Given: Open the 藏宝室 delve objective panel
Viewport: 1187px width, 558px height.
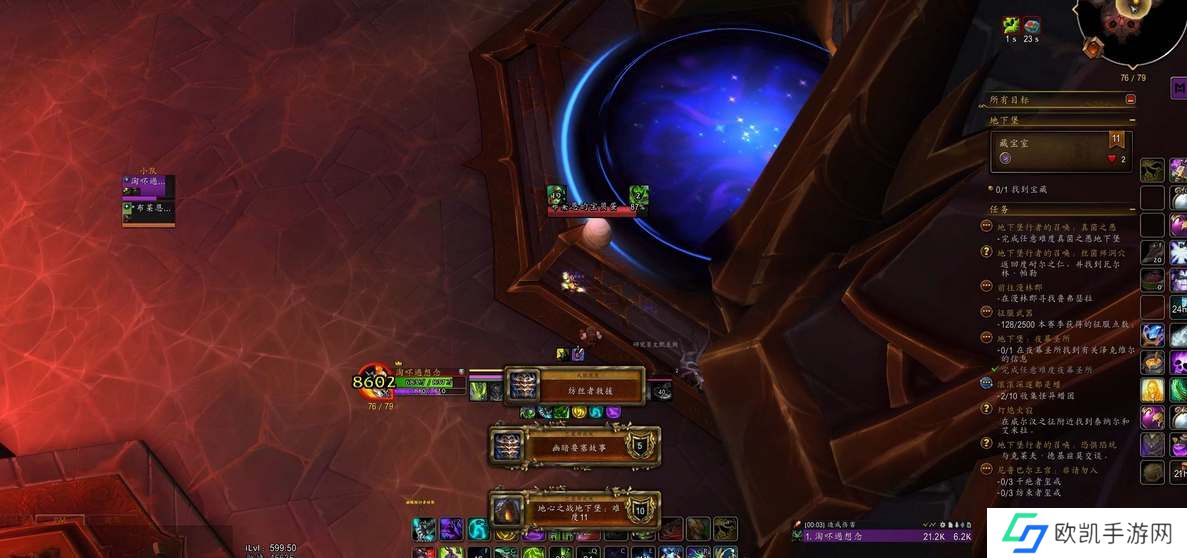Looking at the screenshot, I should [1060, 151].
